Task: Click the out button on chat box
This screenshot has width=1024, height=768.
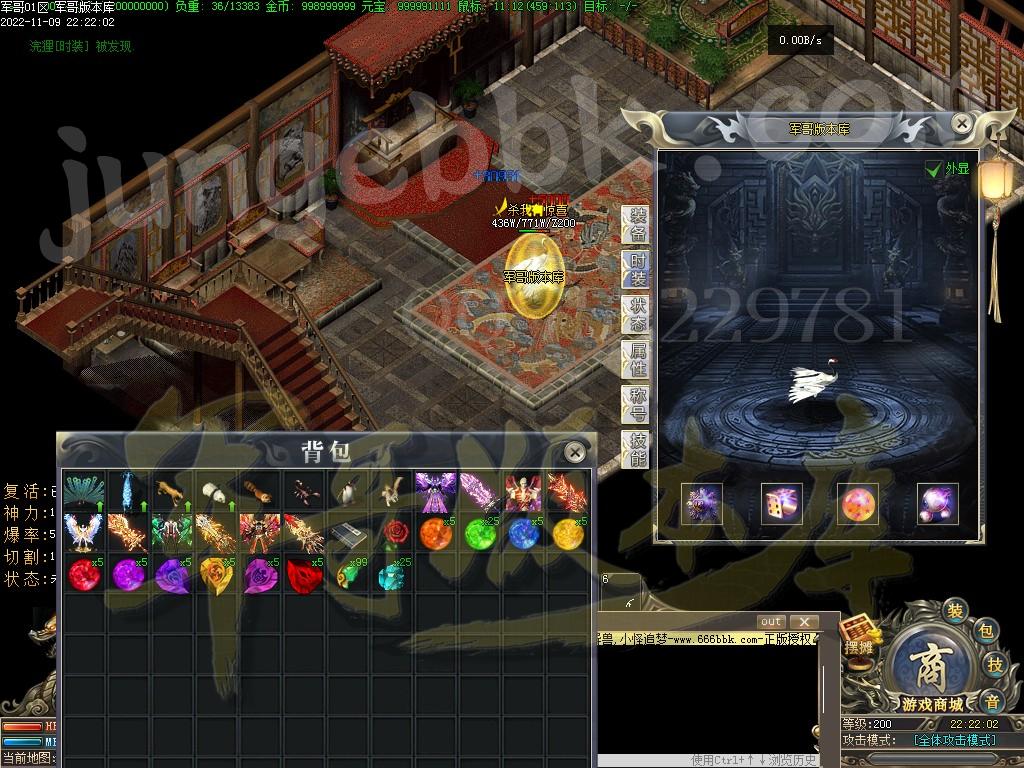Action: click(x=771, y=622)
